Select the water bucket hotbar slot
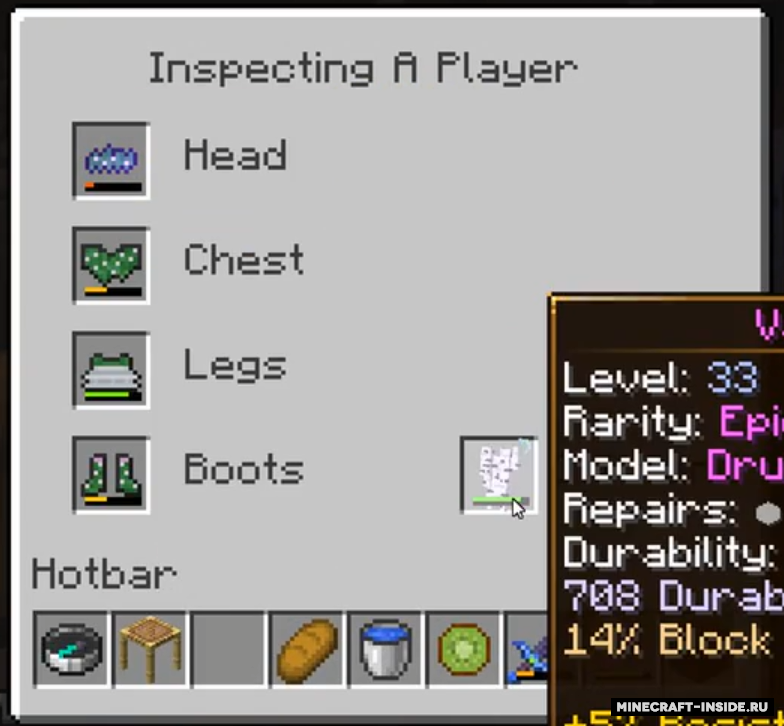 [385, 650]
